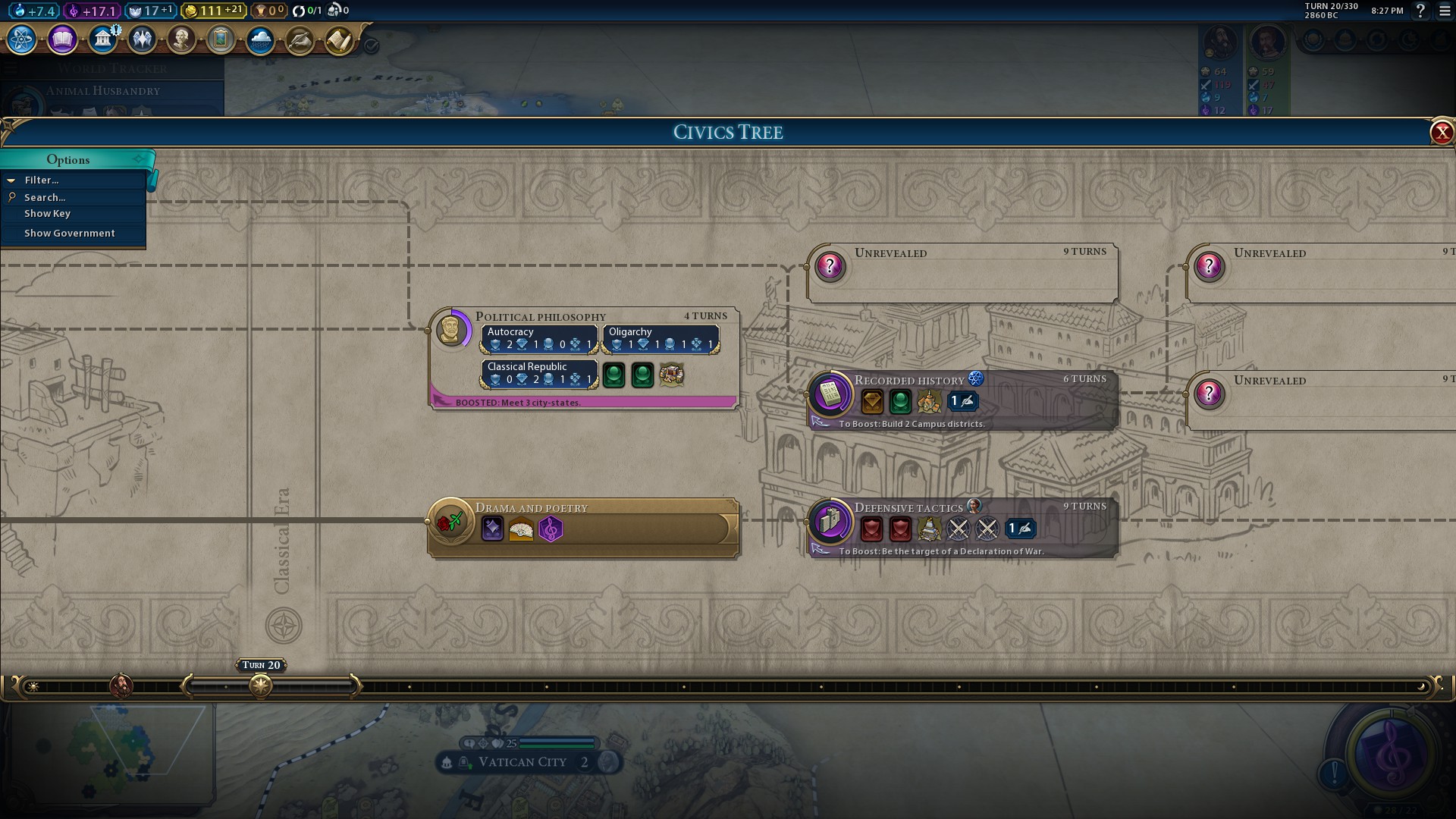1456x819 pixels.
Task: Toggle Show Key option
Action: click(x=47, y=214)
